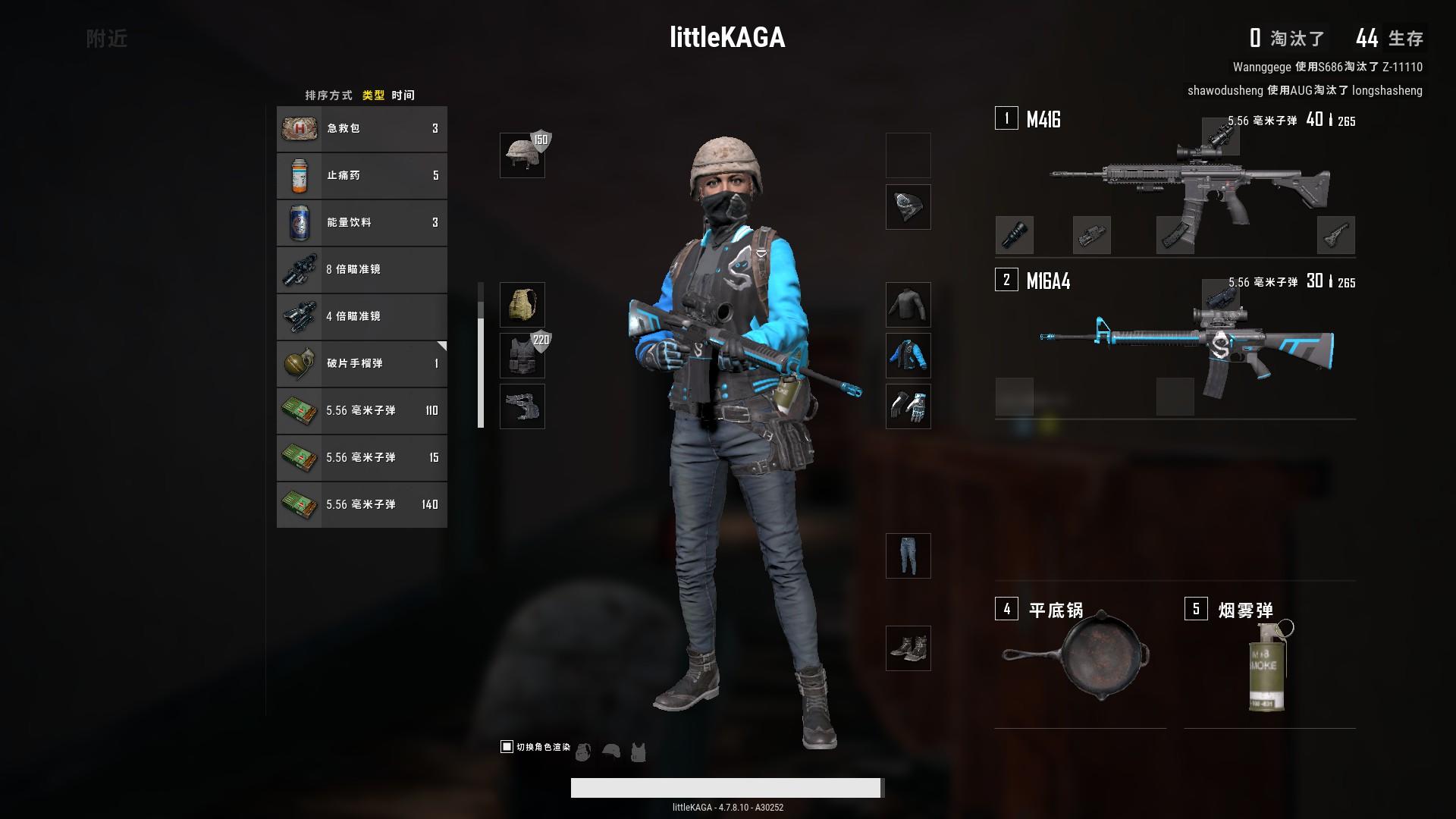This screenshot has width=1456, height=819.
Task: Select the face mask slot
Action: point(908,207)
